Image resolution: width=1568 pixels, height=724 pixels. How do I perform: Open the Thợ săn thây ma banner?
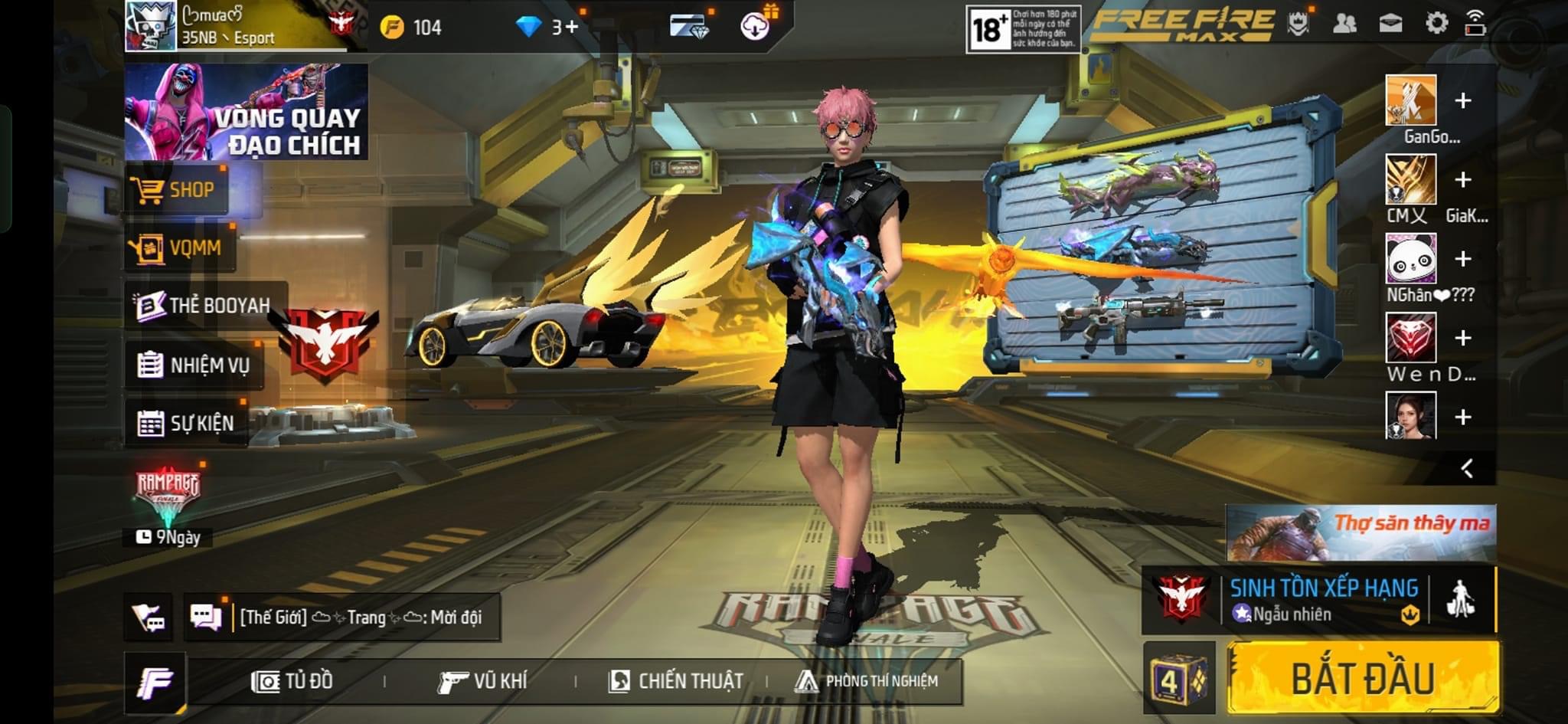point(1361,532)
